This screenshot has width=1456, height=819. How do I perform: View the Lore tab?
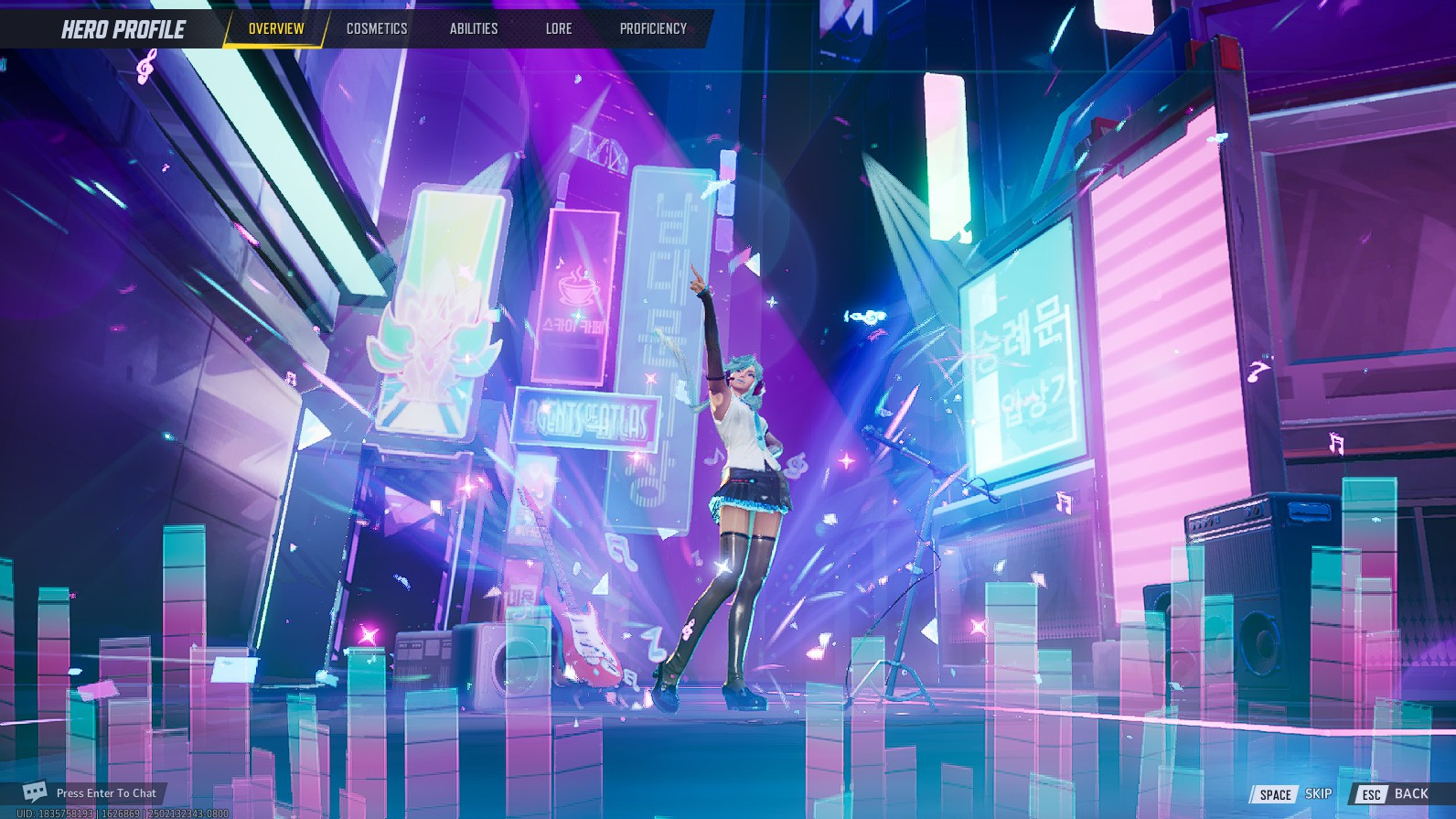click(558, 28)
